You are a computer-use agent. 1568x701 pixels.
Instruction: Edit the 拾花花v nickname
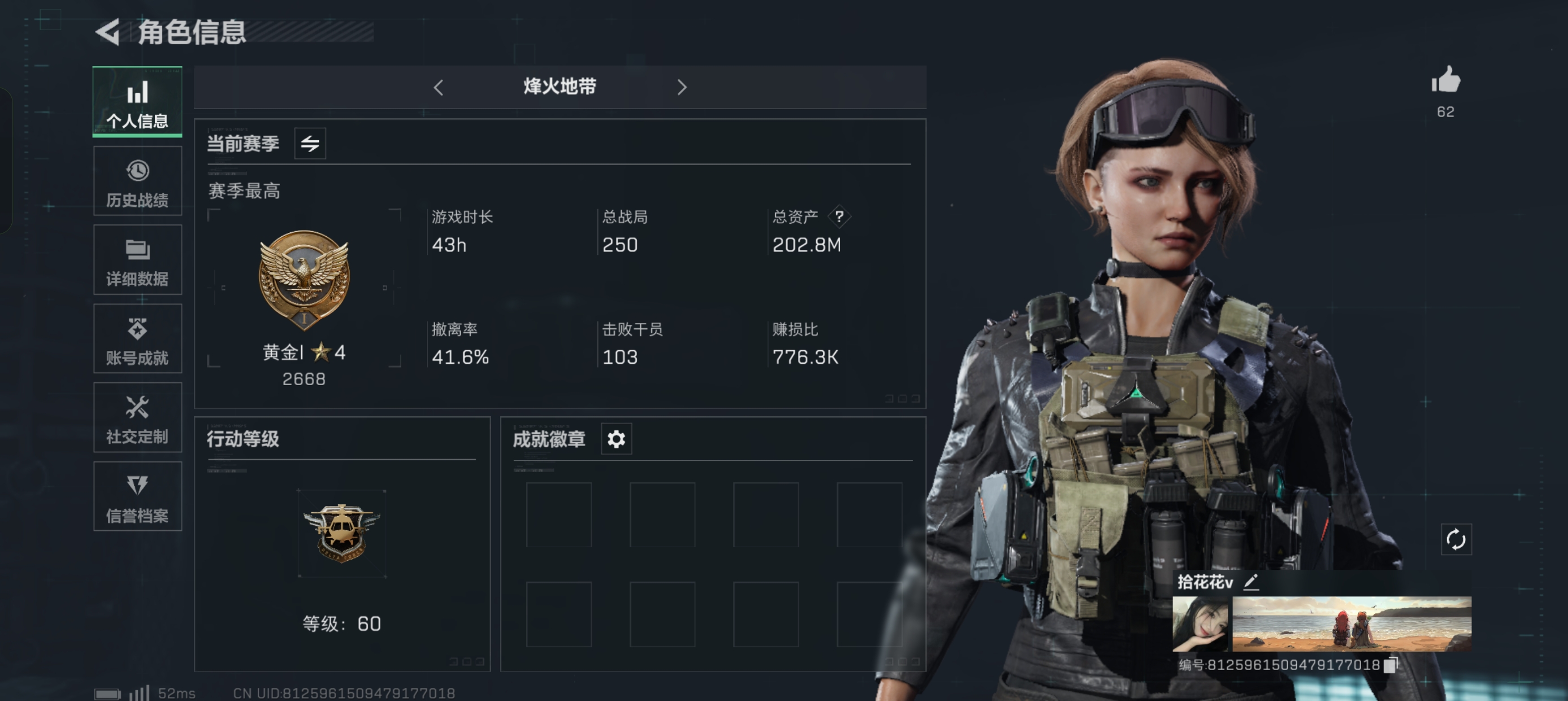click(x=1251, y=582)
